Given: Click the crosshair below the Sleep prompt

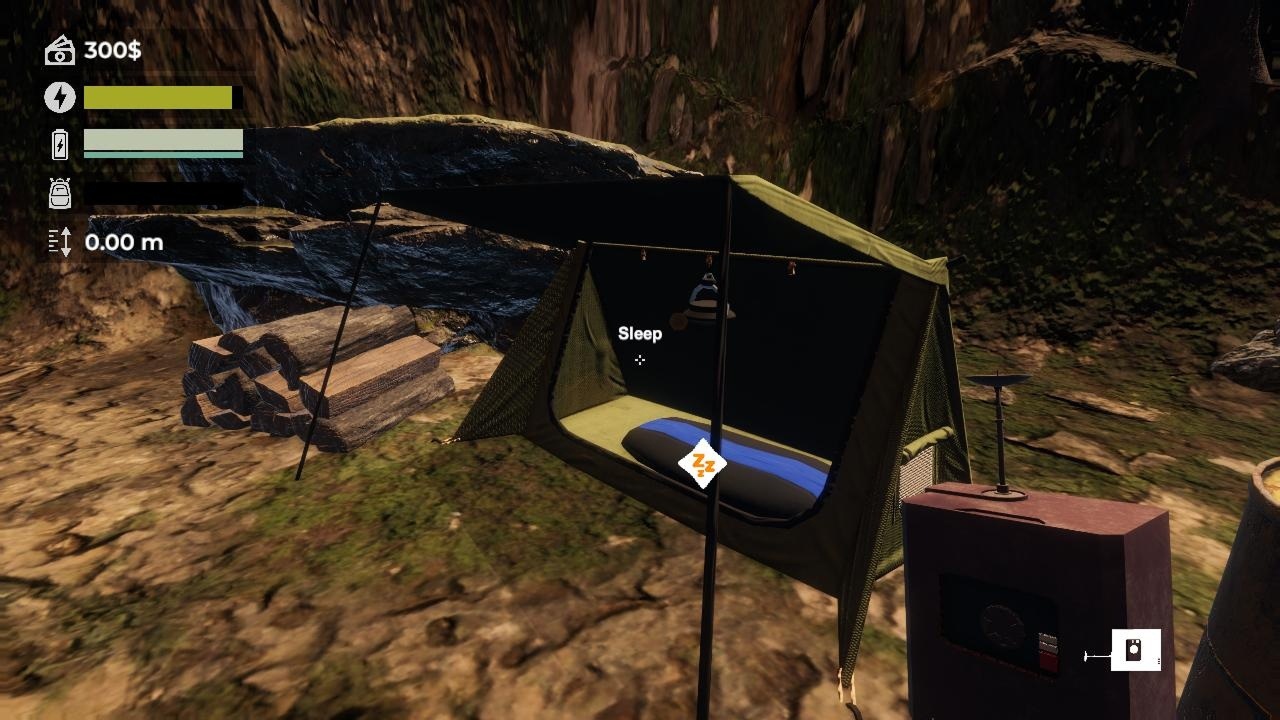Looking at the screenshot, I should (x=639, y=360).
